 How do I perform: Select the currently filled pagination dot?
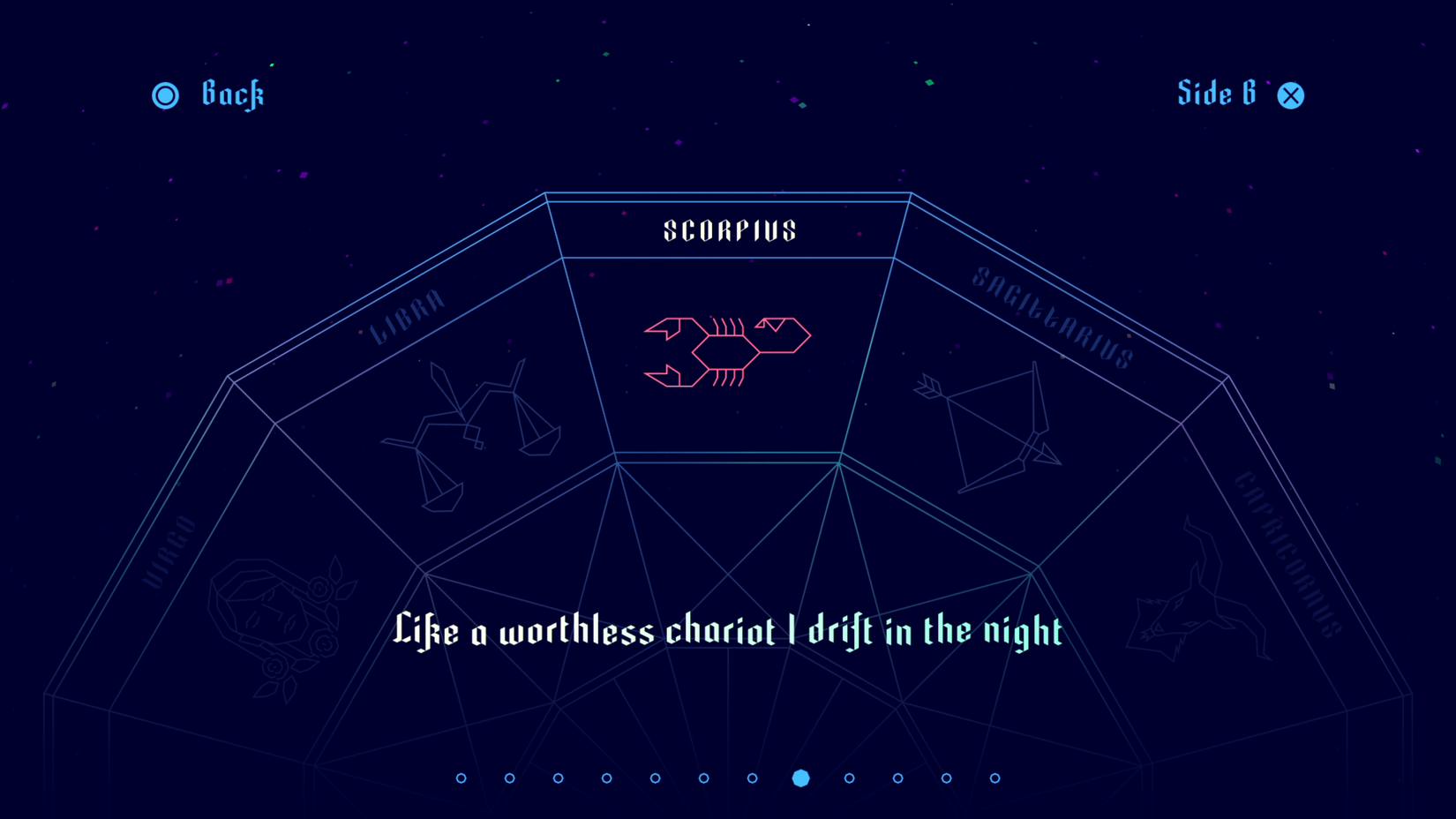800,778
